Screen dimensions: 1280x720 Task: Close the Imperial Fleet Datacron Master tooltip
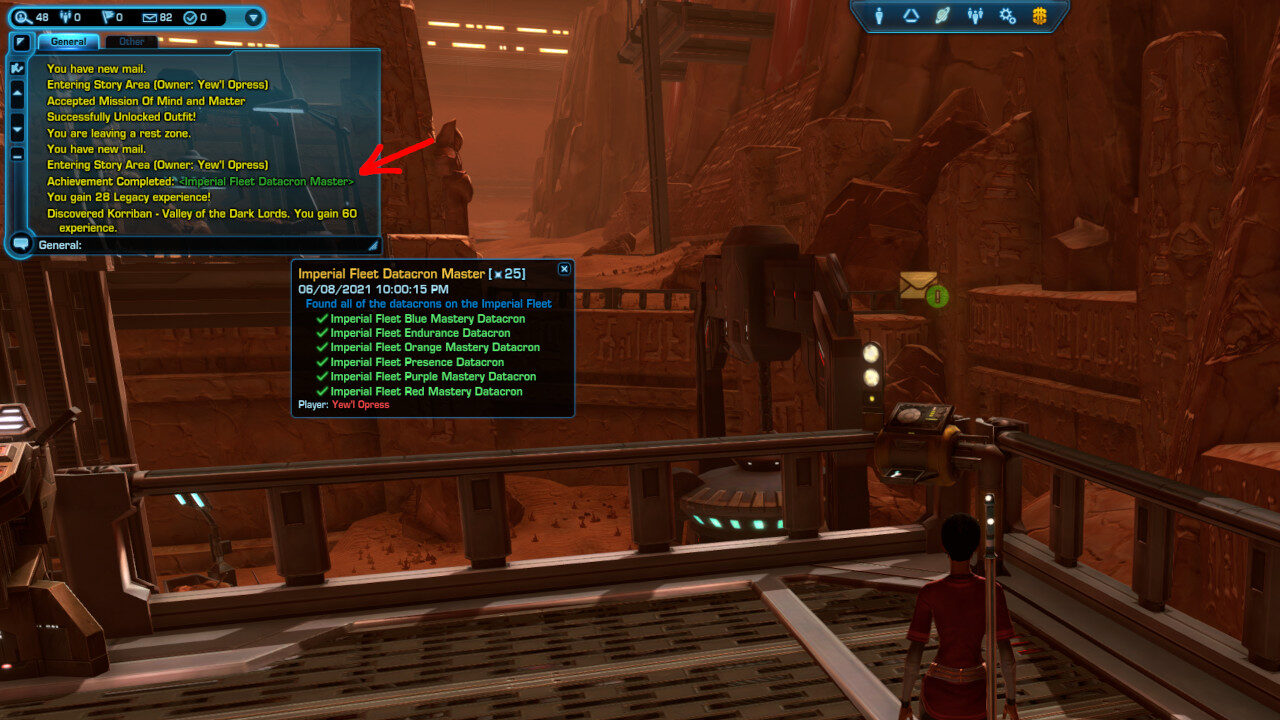[564, 269]
